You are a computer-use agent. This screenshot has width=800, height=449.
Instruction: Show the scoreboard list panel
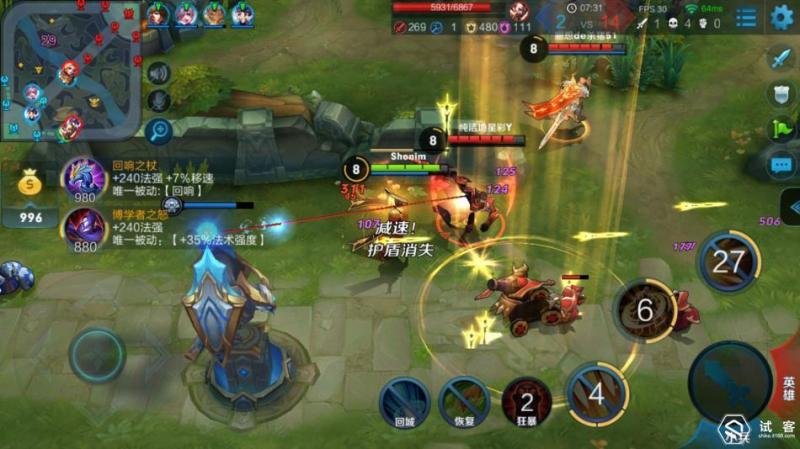point(746,17)
